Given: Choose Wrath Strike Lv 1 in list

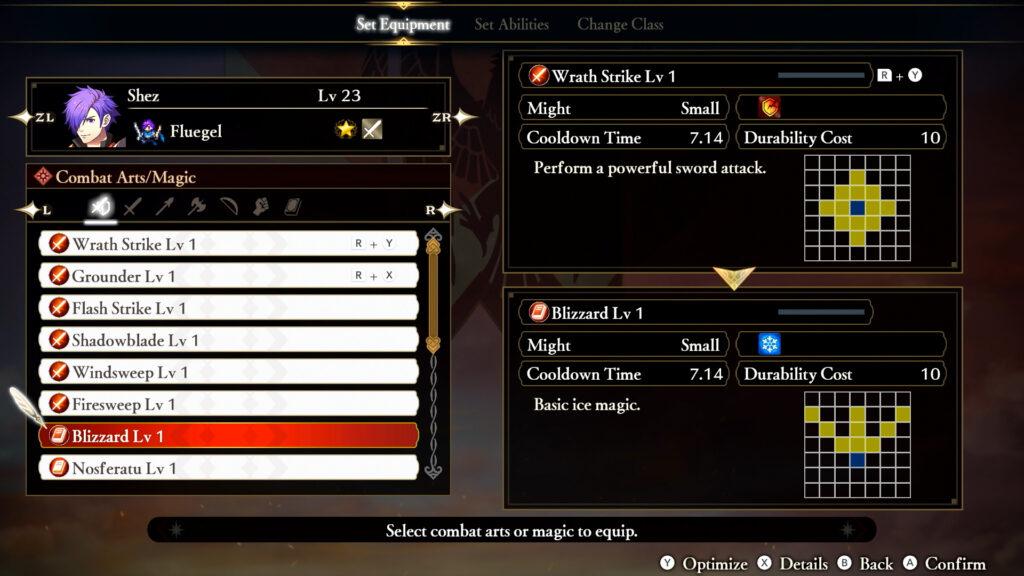Looking at the screenshot, I should point(228,244).
